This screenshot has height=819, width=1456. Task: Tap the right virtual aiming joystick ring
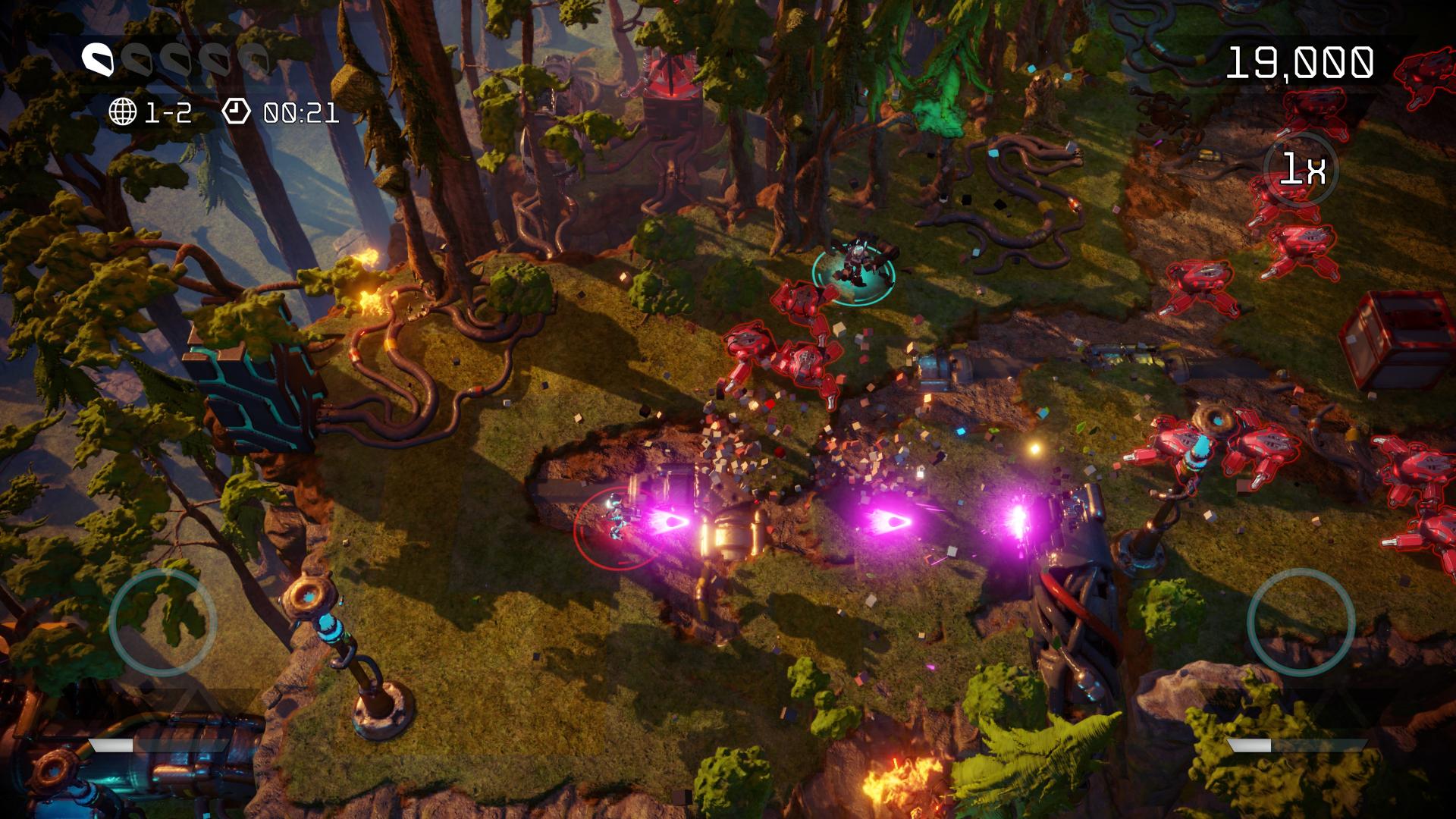click(1301, 622)
